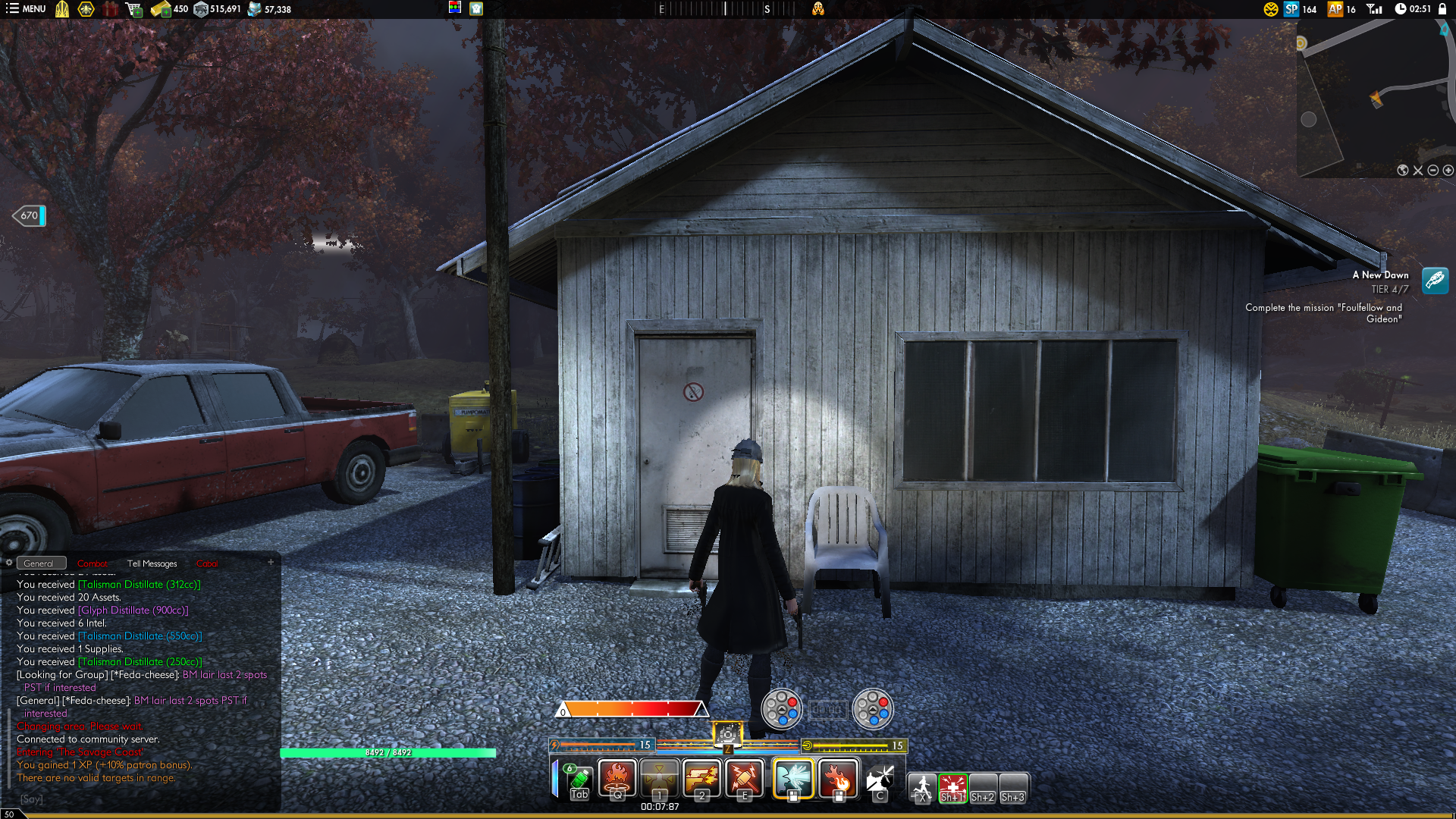Cast the flaming hand ability
Viewport: 1456px width, 819px height.
838,779
